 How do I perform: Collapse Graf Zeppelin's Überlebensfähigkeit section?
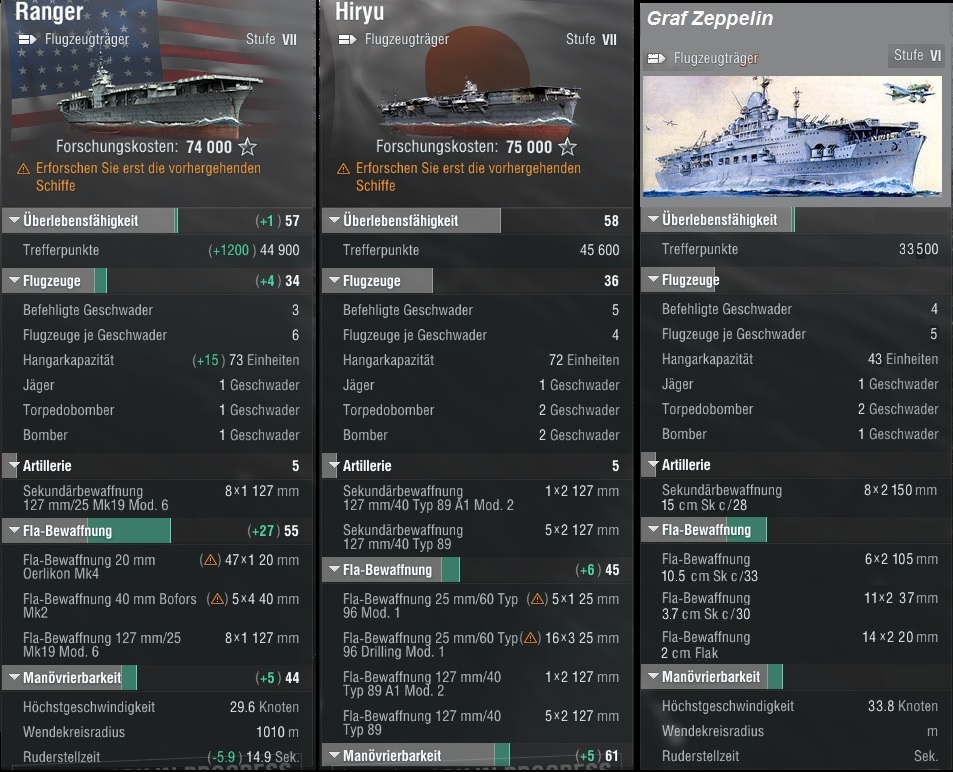[x=718, y=219]
